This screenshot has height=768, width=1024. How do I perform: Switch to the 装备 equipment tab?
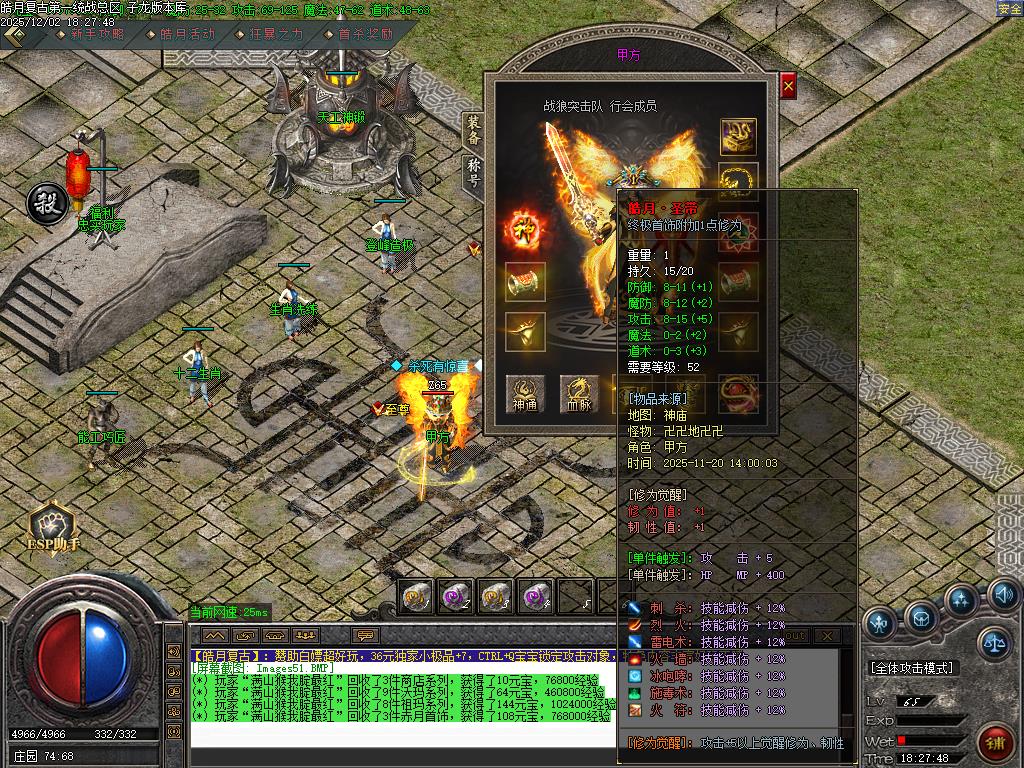coord(474,131)
